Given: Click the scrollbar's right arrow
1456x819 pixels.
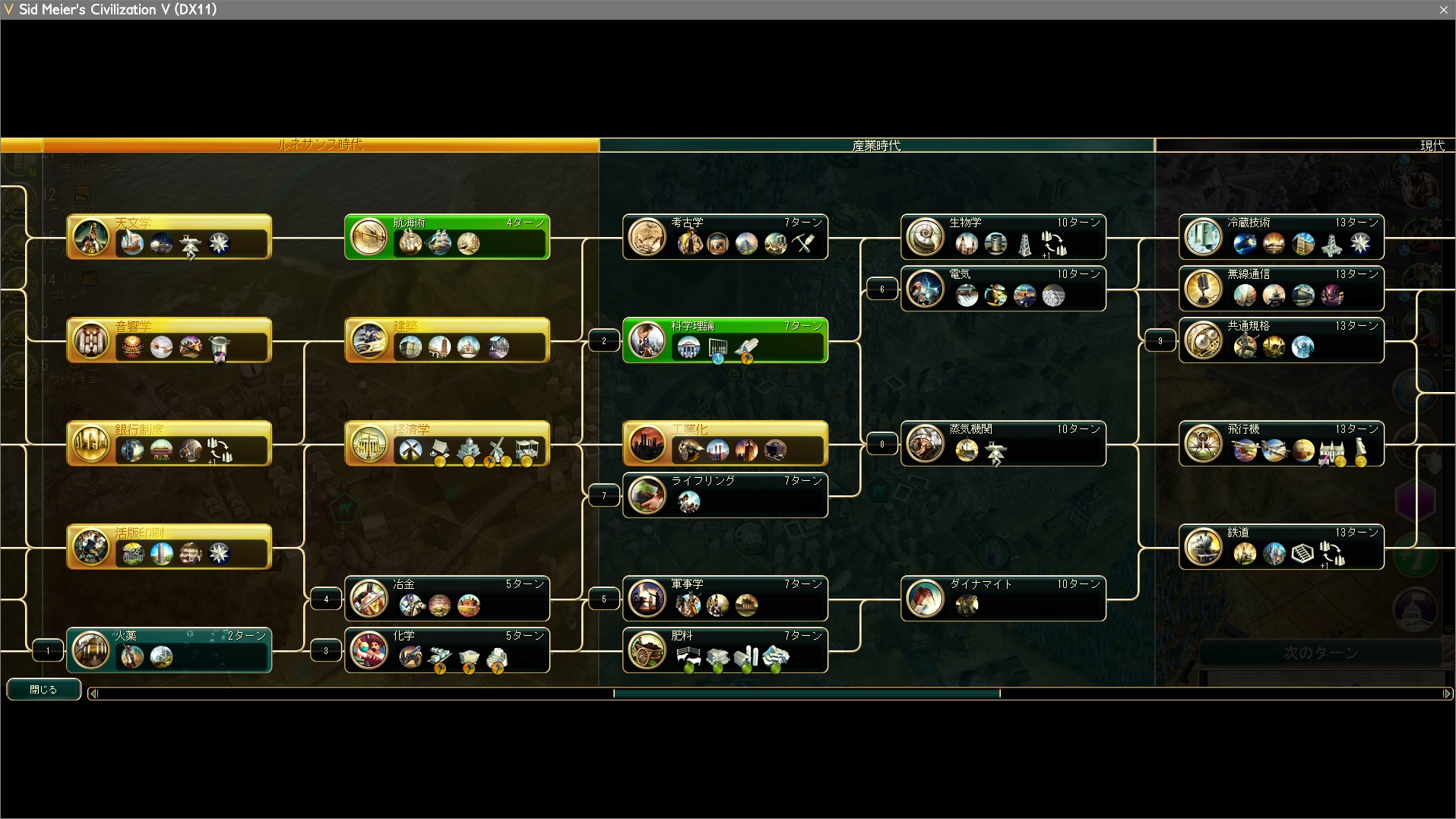Looking at the screenshot, I should (1447, 693).
